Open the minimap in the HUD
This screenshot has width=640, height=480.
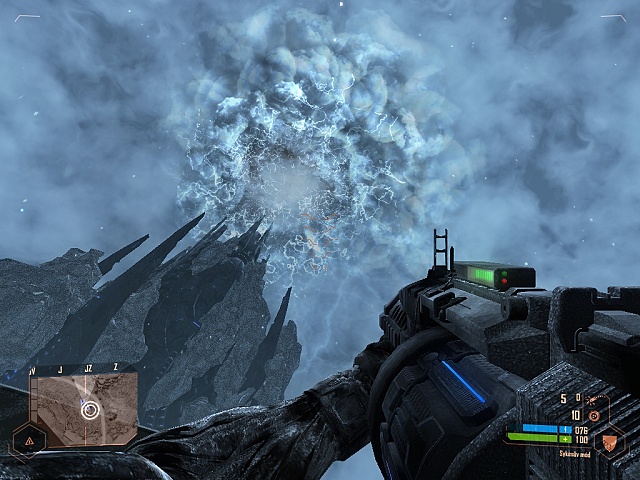(84, 408)
